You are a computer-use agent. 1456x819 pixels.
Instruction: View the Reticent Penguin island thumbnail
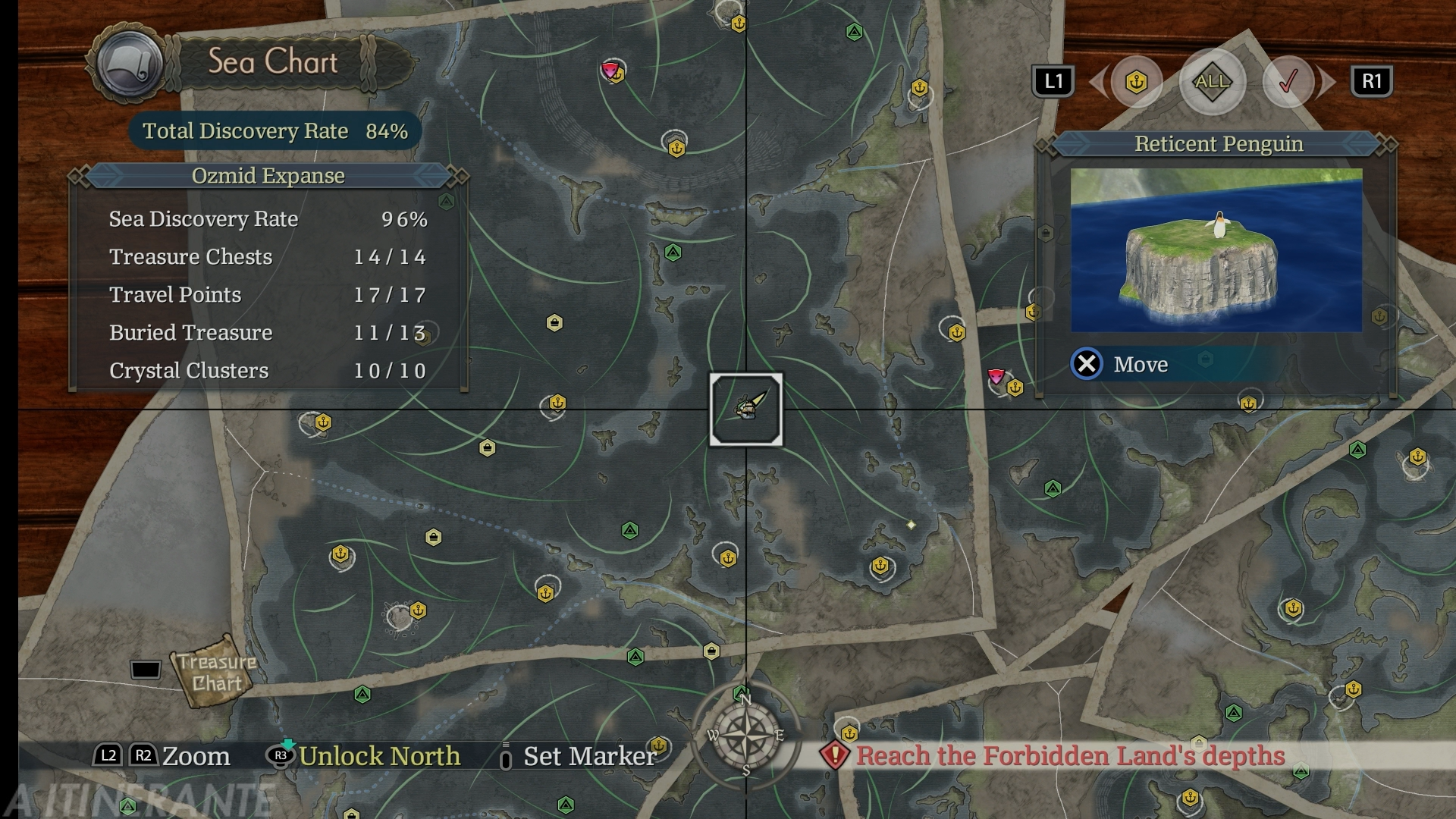click(1216, 250)
